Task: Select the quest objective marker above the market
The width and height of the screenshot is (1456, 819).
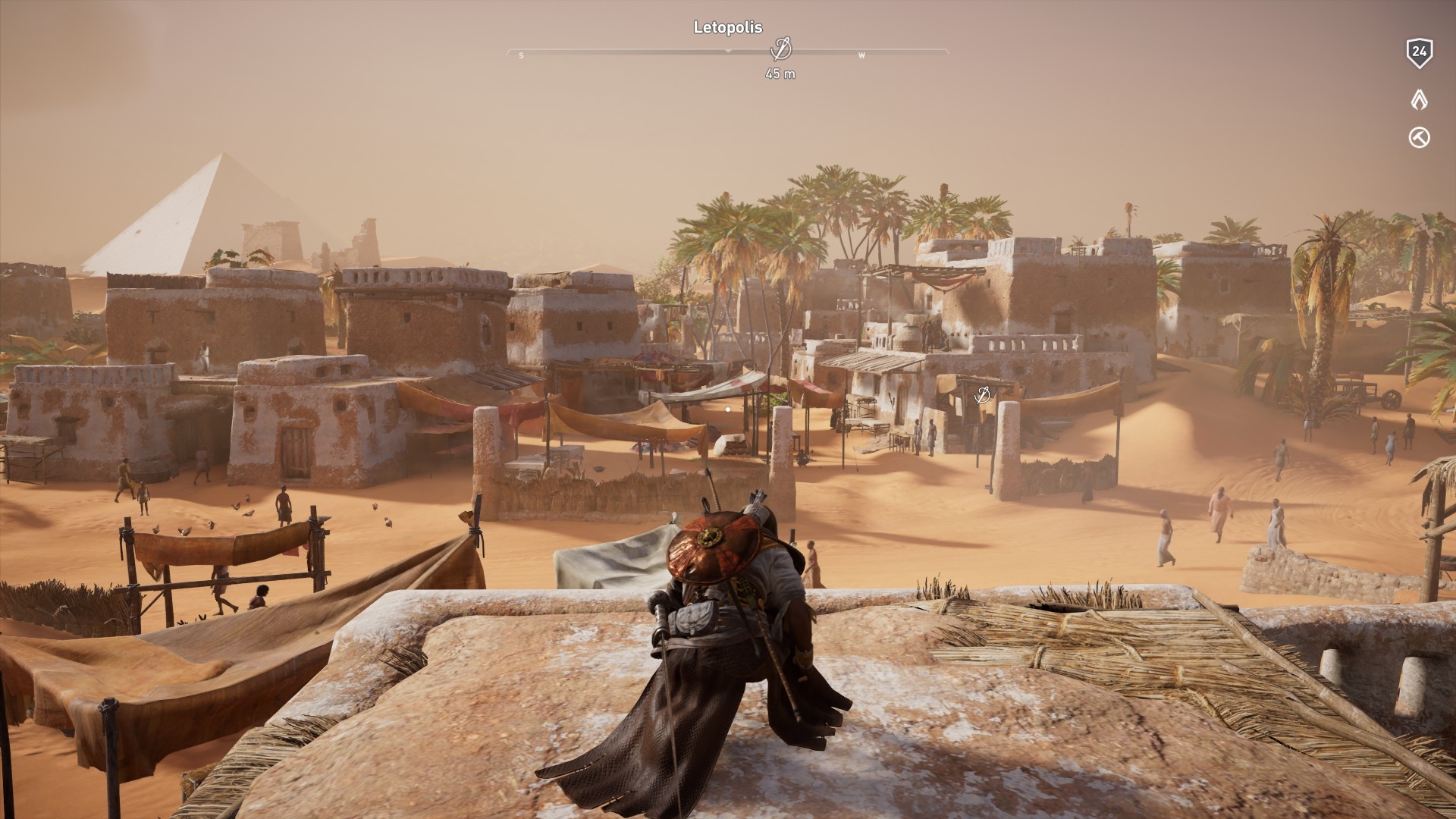Action: [982, 394]
